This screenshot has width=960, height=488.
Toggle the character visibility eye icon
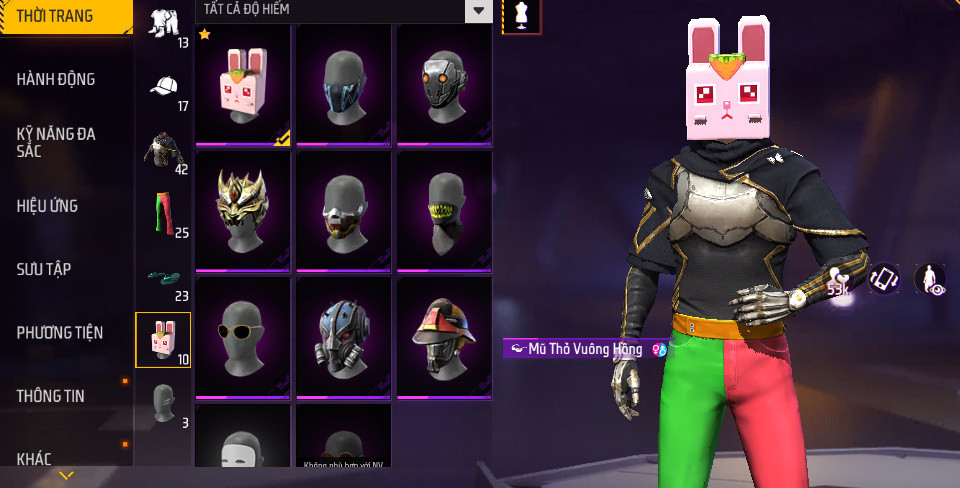click(x=932, y=279)
